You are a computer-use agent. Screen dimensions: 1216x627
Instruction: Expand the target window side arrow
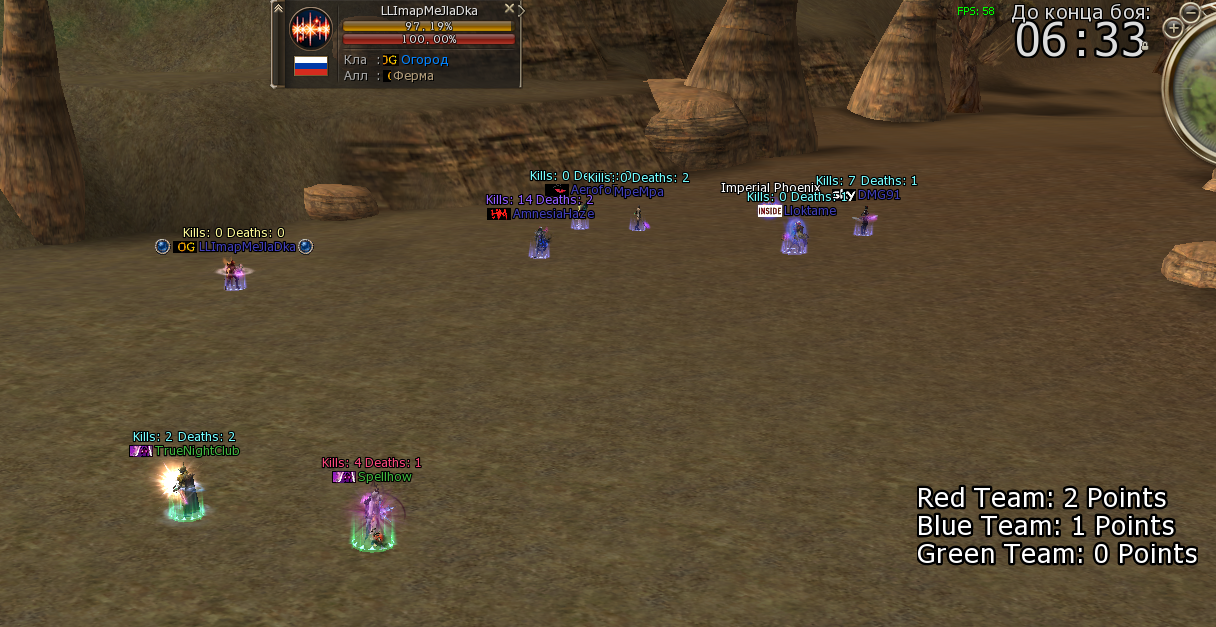point(522,10)
